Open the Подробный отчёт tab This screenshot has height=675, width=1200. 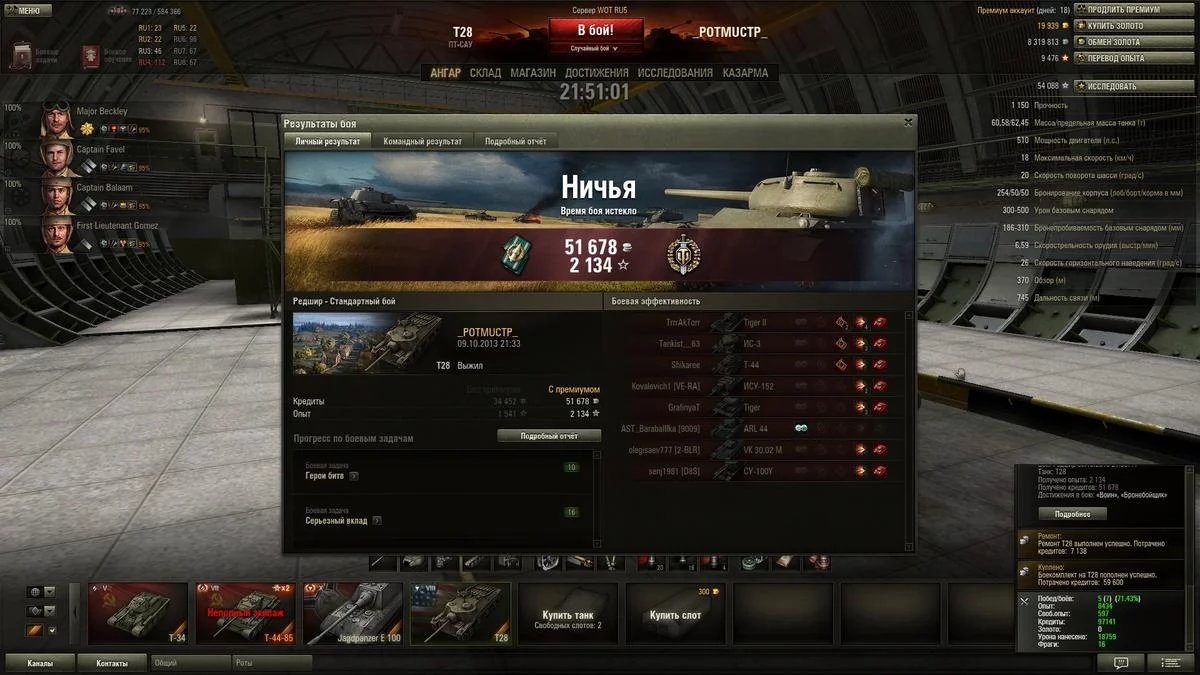[515, 142]
